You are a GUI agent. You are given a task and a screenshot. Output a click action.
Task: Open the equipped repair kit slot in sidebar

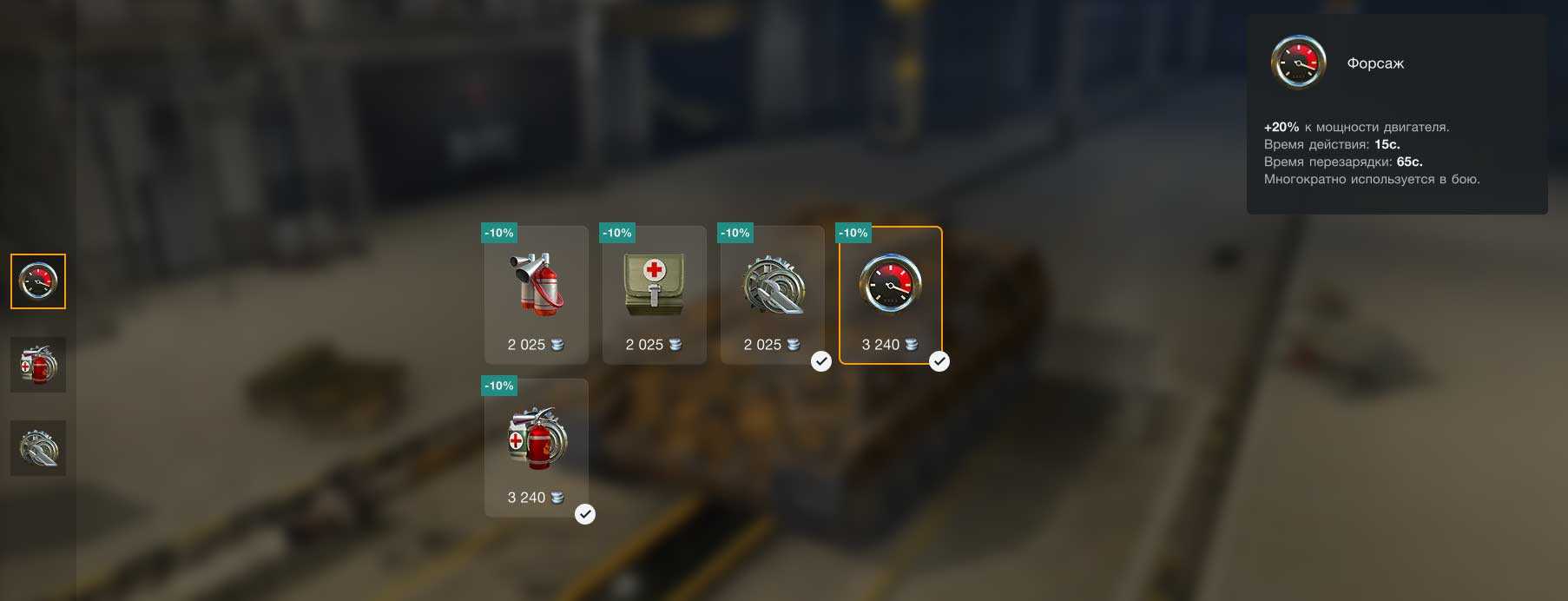point(38,448)
